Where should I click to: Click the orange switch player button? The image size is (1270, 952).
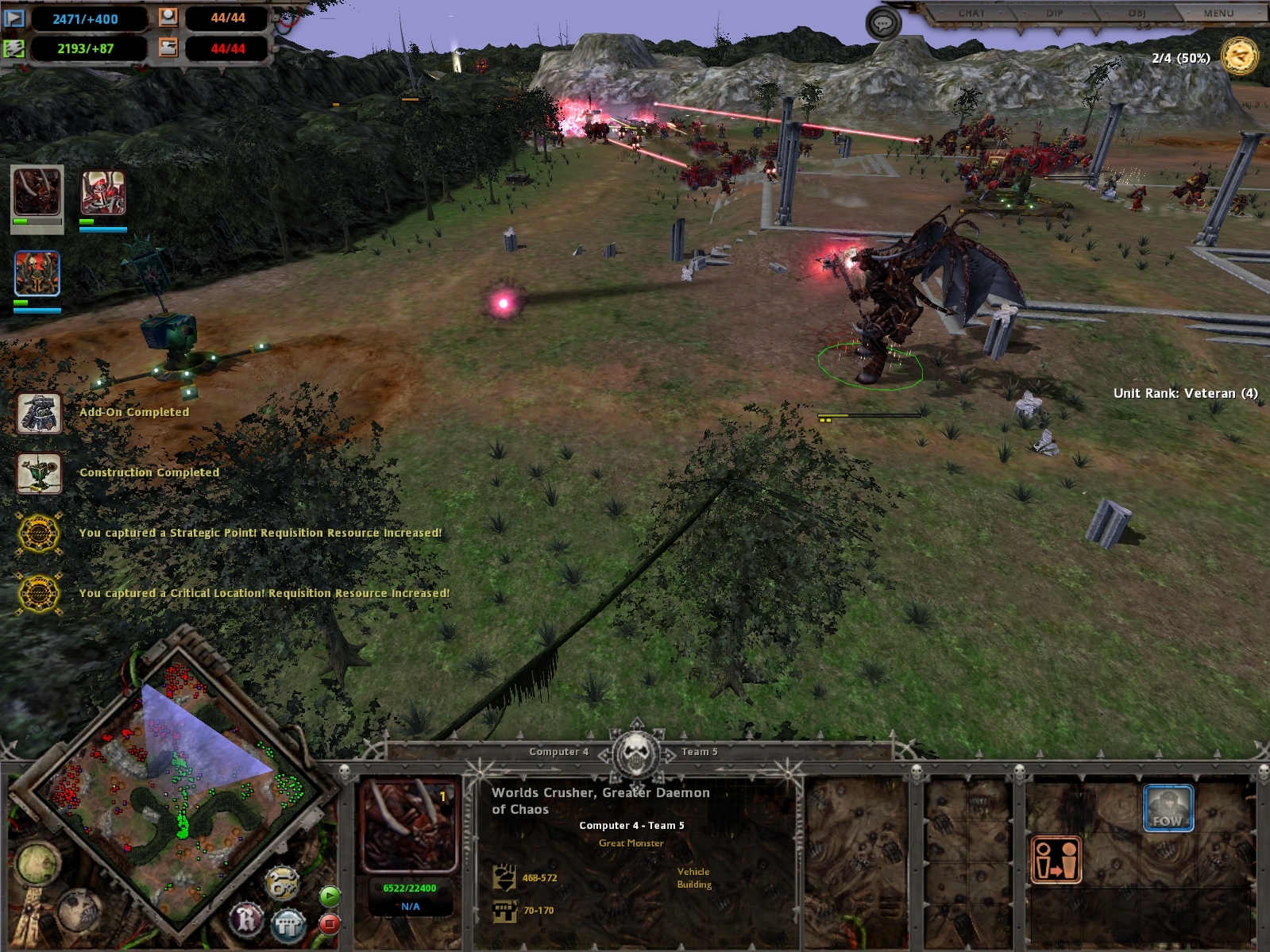coord(1056,860)
